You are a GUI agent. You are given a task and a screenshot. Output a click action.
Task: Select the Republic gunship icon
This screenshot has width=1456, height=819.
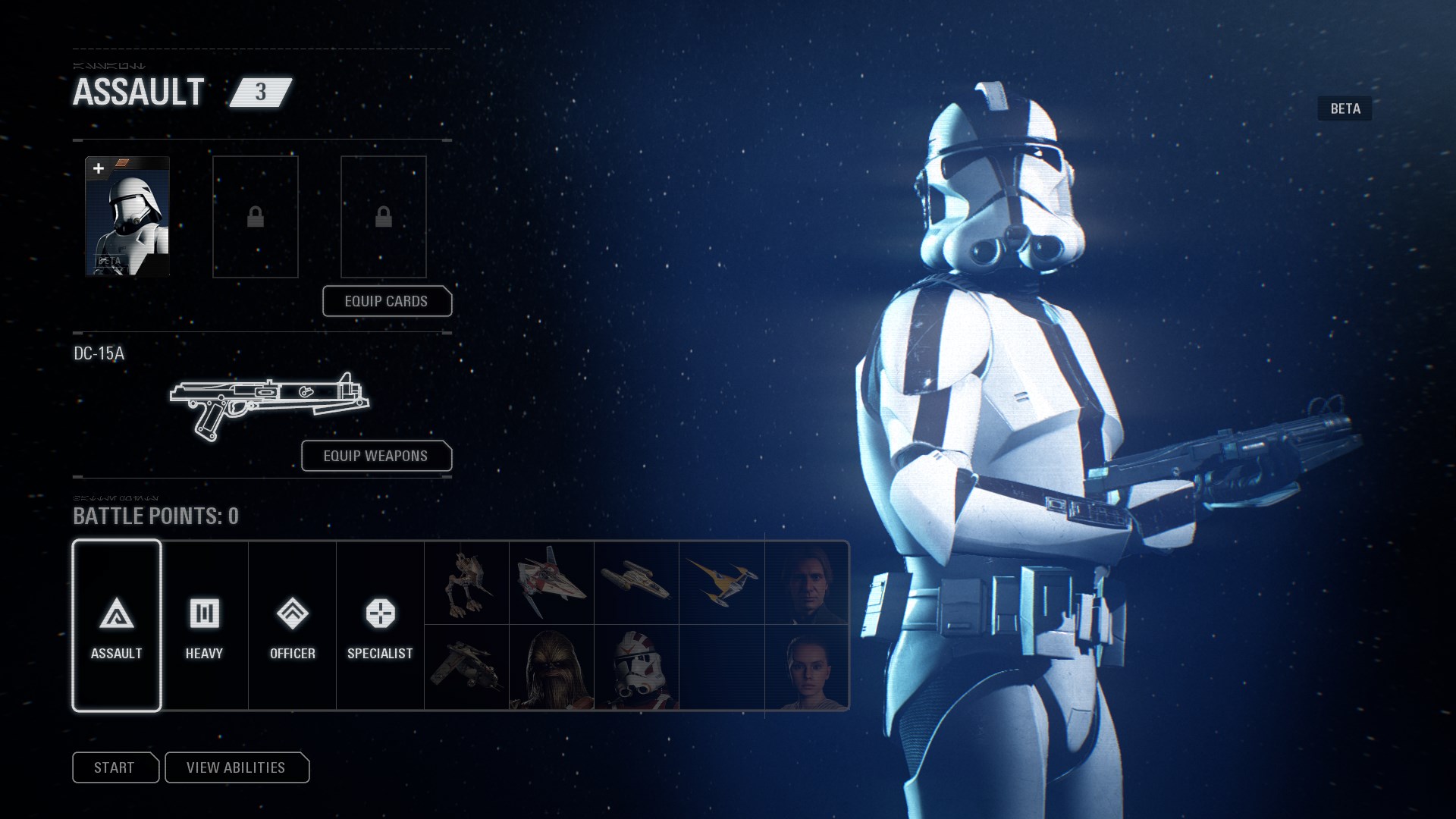click(x=466, y=668)
